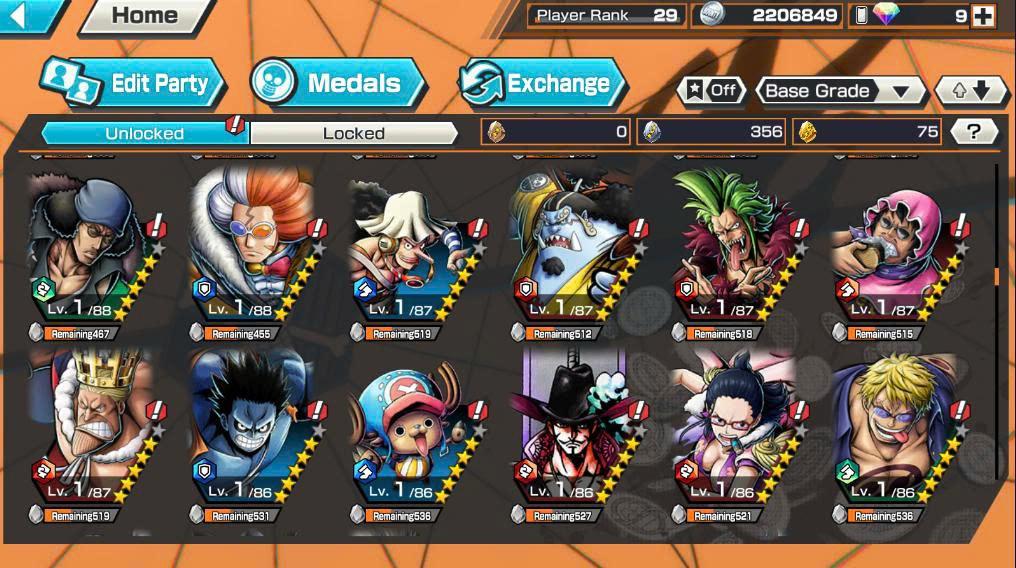Switch to the Unlocked tab
Viewport: 1016px width, 568px height.
[144, 133]
